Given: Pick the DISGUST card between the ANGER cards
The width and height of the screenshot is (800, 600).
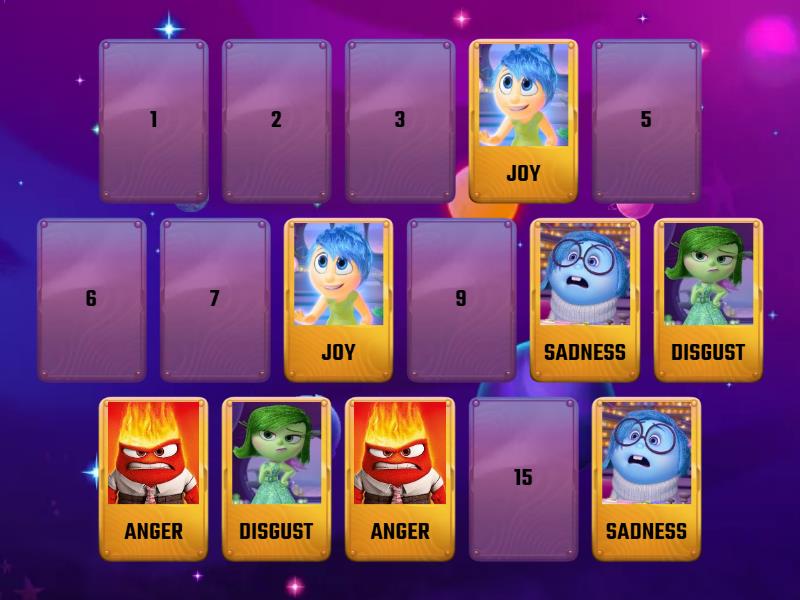Looking at the screenshot, I should 276,478.
